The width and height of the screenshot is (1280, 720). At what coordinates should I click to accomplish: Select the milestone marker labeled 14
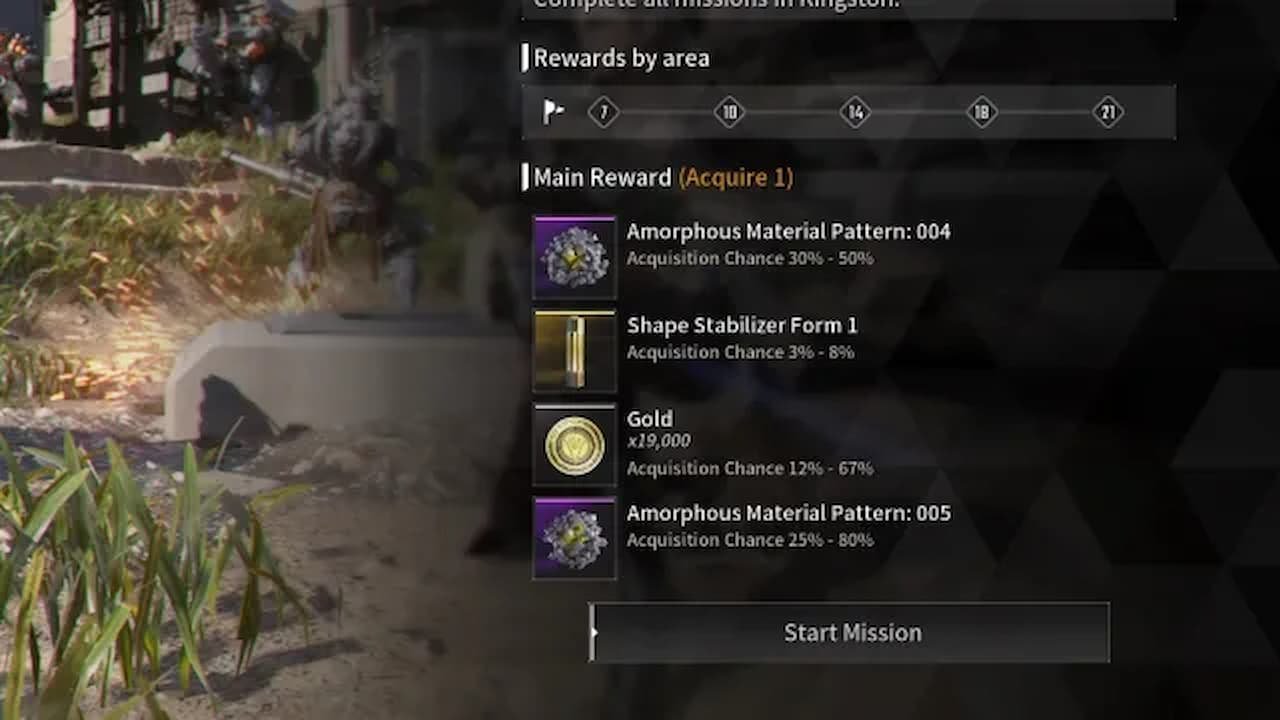pyautogui.click(x=855, y=113)
